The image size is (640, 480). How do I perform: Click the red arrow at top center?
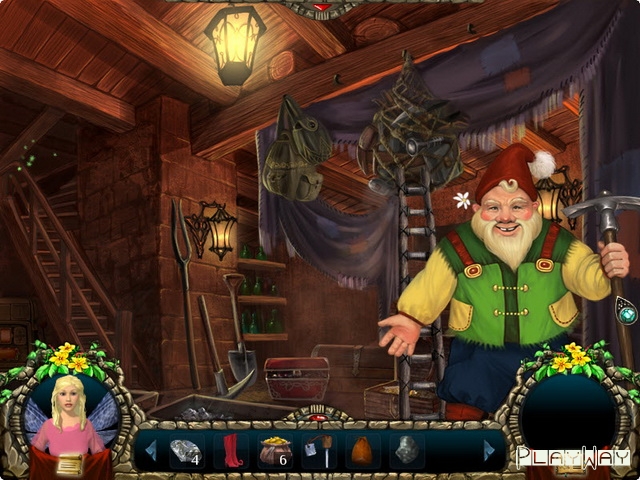[x=322, y=7]
